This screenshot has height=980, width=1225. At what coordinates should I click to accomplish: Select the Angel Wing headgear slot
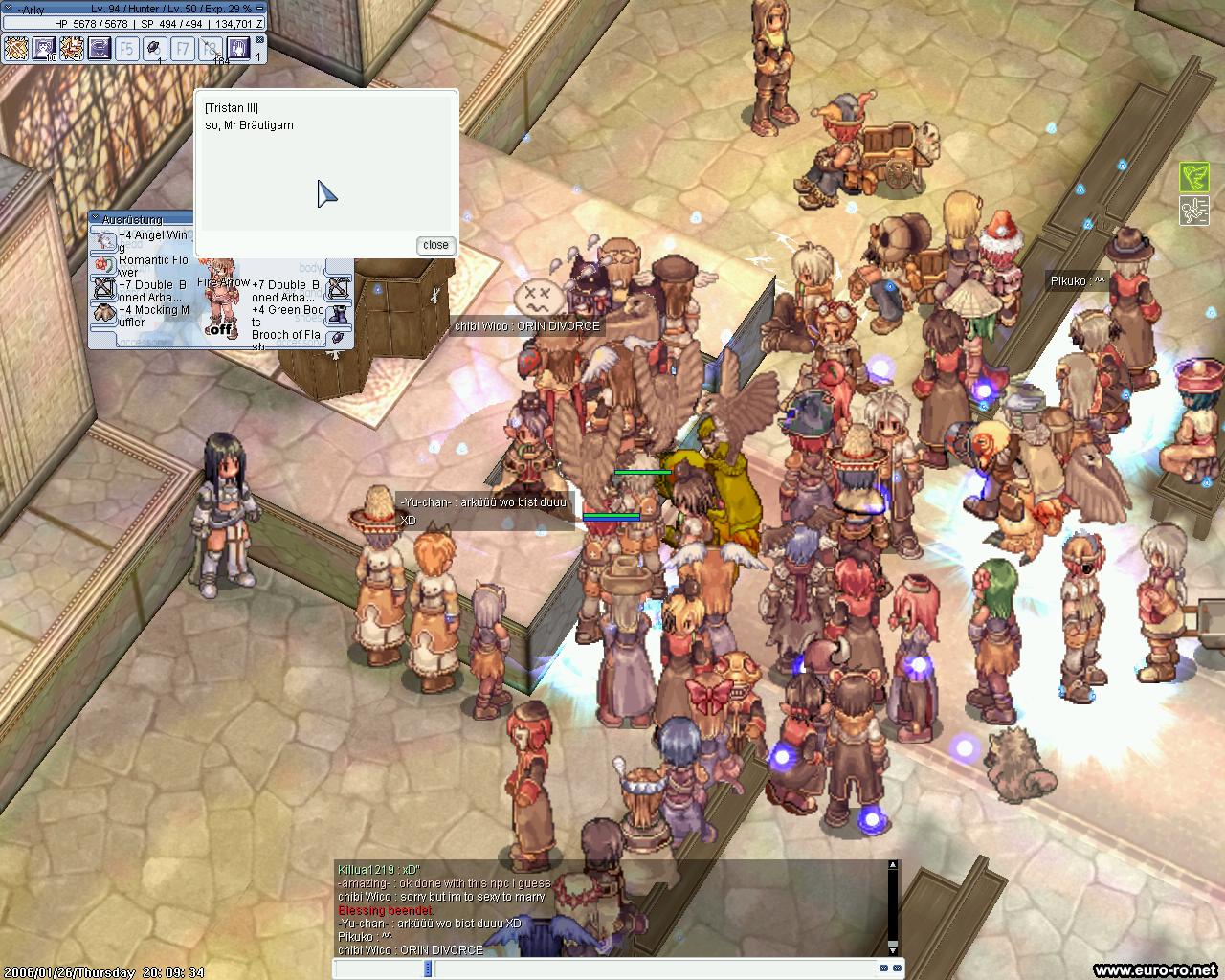[x=103, y=240]
